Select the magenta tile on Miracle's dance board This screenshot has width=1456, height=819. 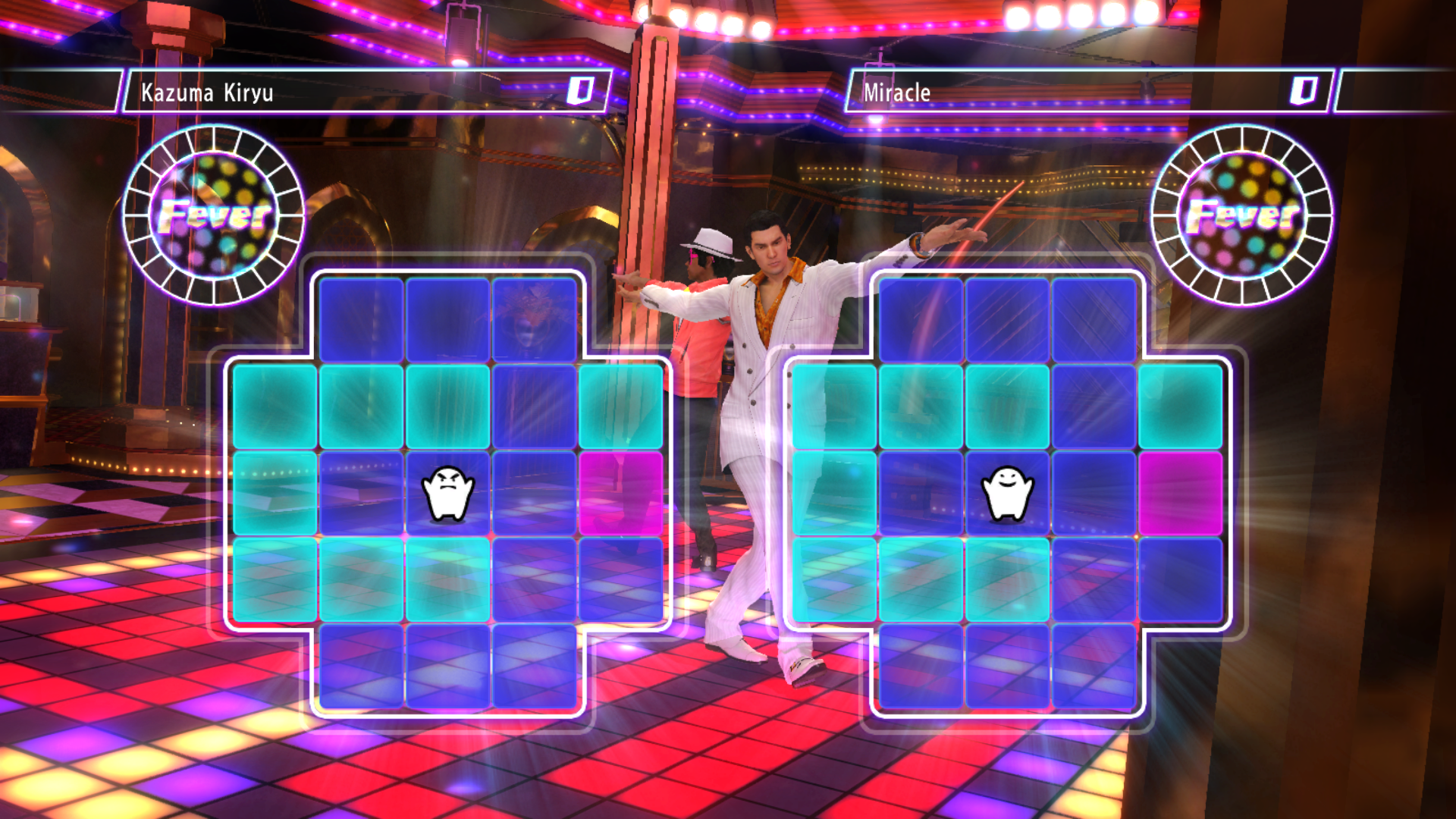click(1180, 494)
